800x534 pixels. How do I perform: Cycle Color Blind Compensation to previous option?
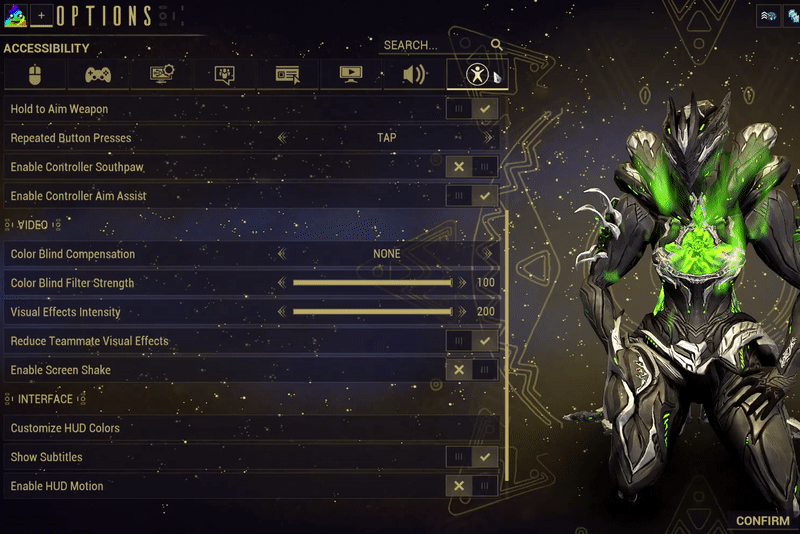tap(282, 254)
